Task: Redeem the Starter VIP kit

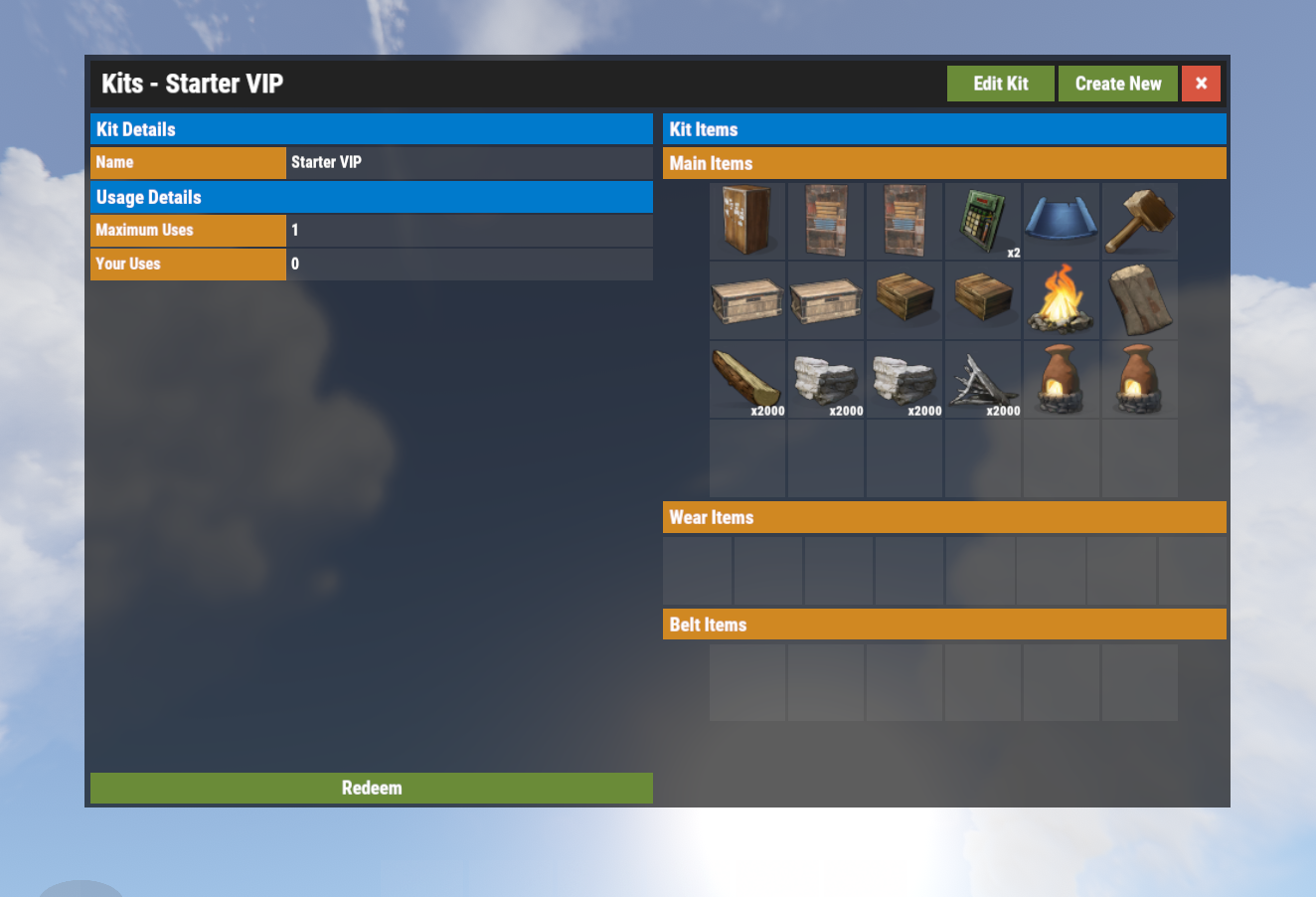Action: tap(372, 788)
